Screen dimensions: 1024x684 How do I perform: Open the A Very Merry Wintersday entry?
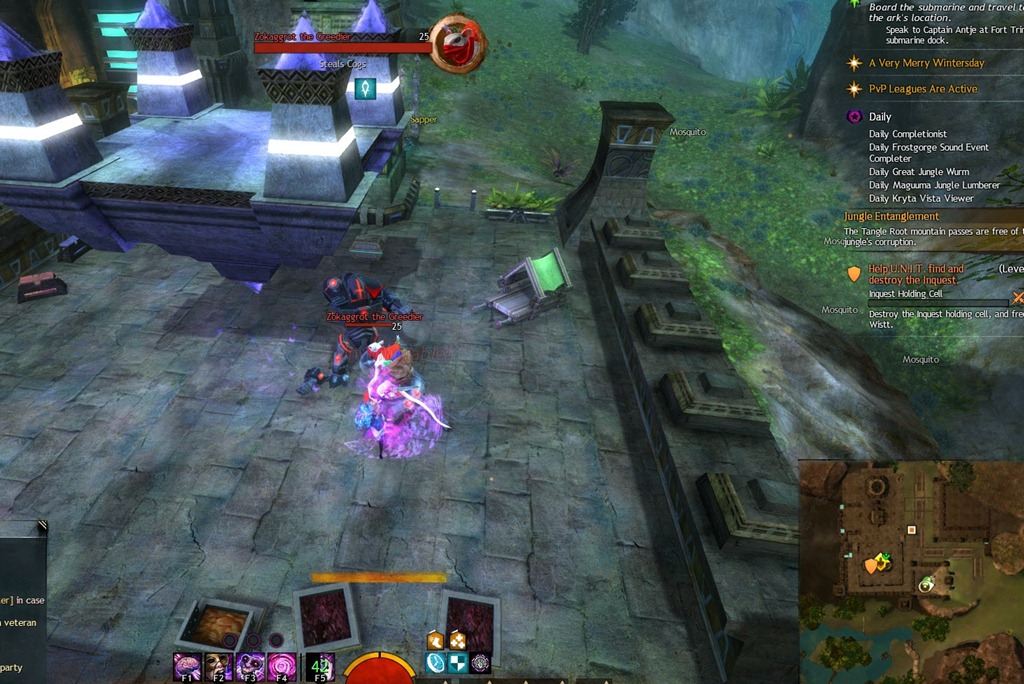(x=926, y=63)
